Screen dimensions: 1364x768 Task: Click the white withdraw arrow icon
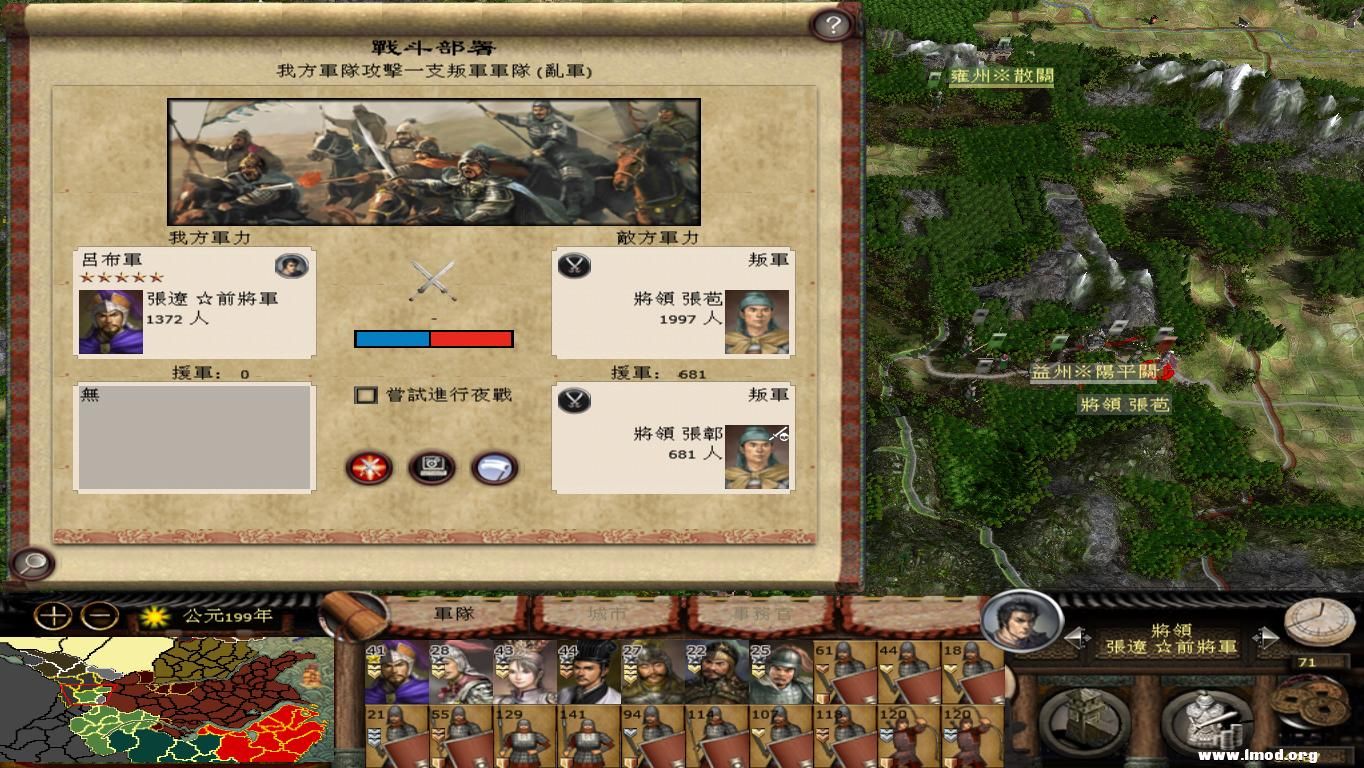[495, 468]
